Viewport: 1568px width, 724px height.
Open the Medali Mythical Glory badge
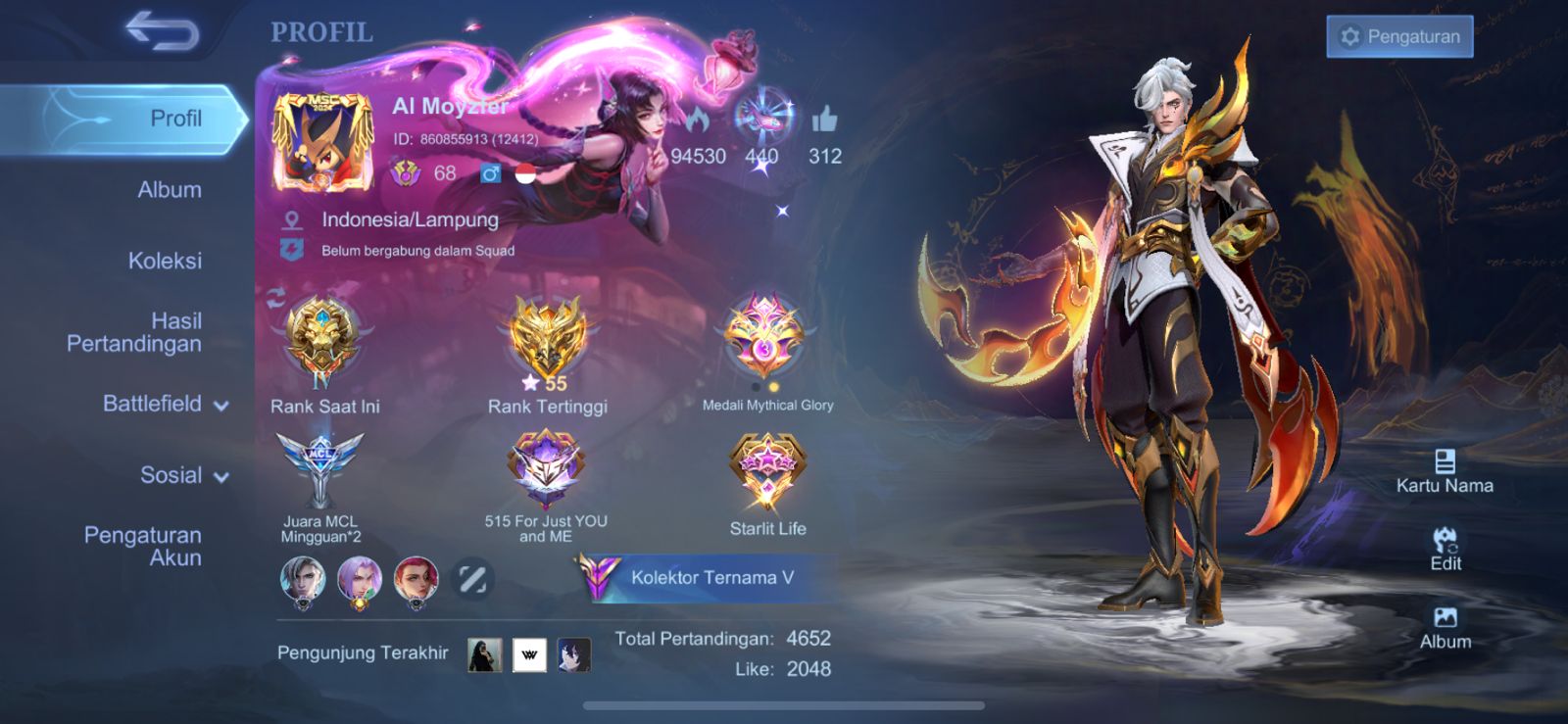pos(766,338)
